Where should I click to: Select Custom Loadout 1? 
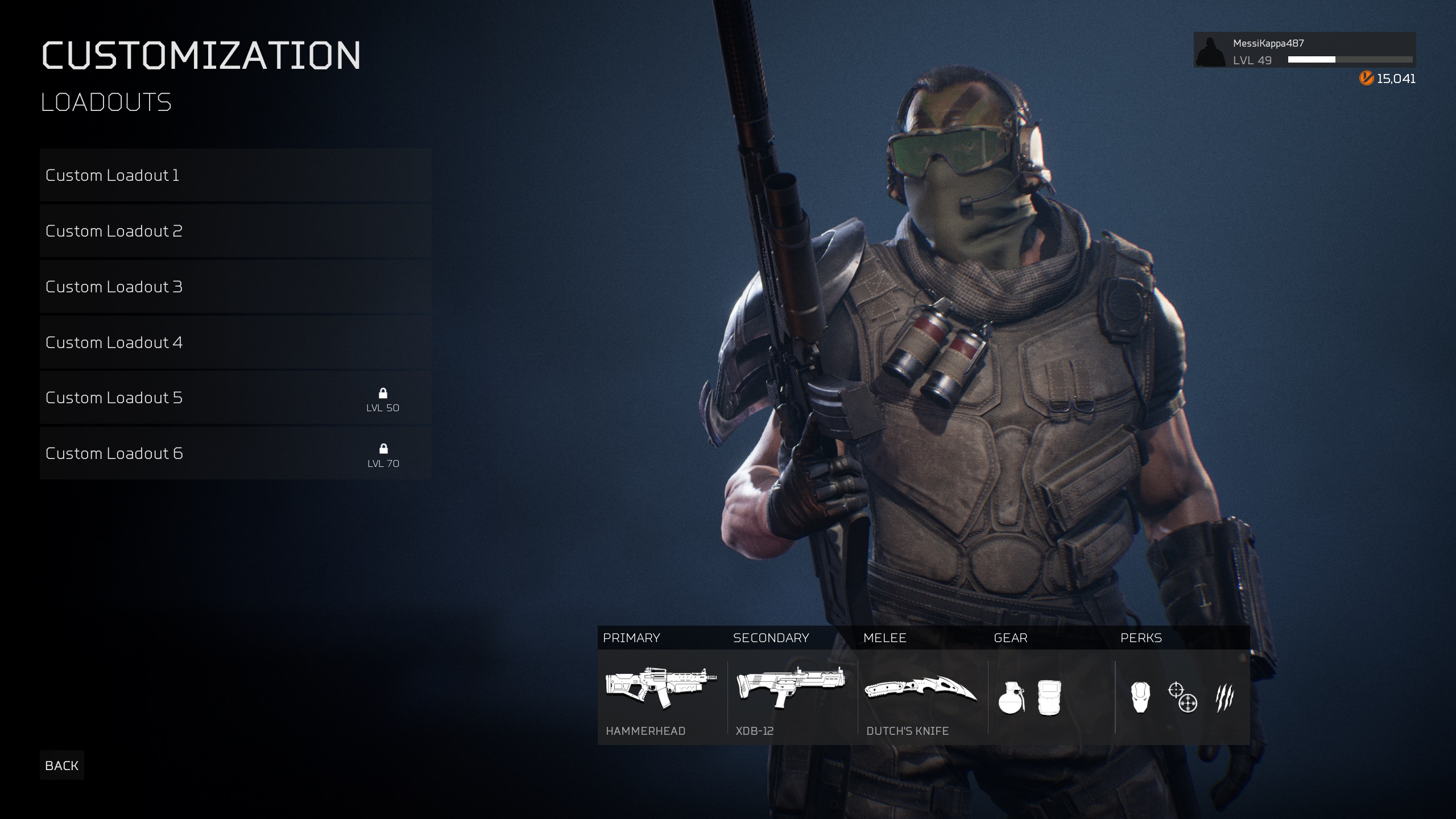coord(235,175)
